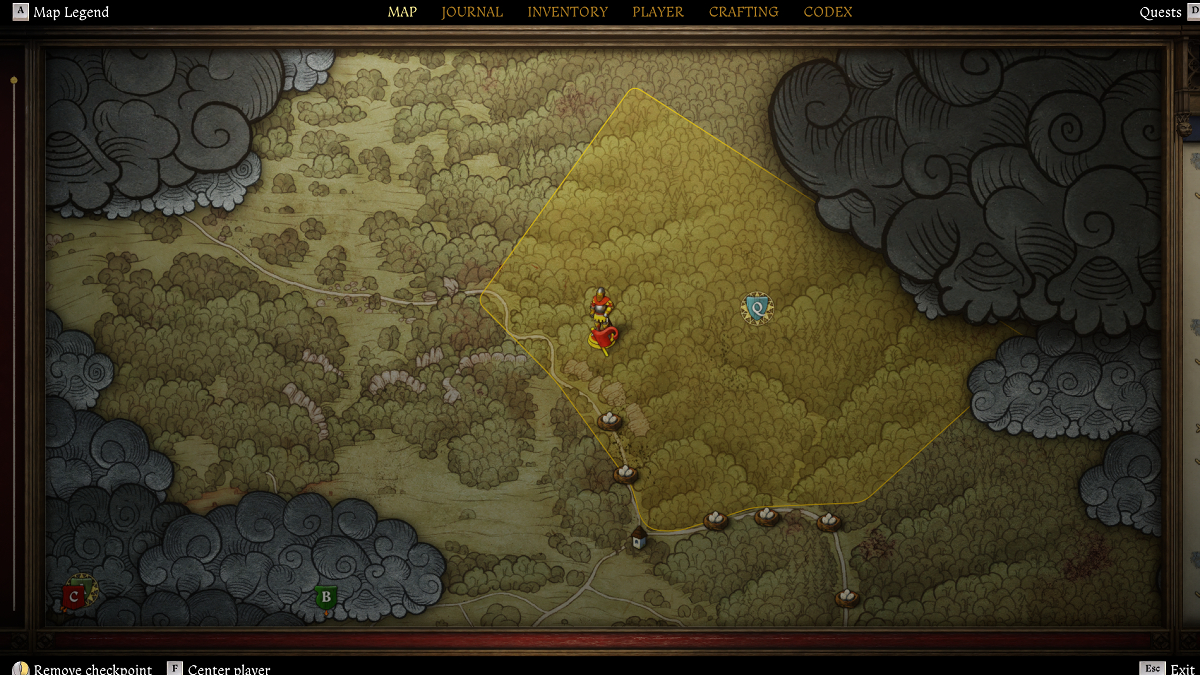Image resolution: width=1200 pixels, height=675 pixels.
Task: Show the Player tab
Action: tap(658, 12)
